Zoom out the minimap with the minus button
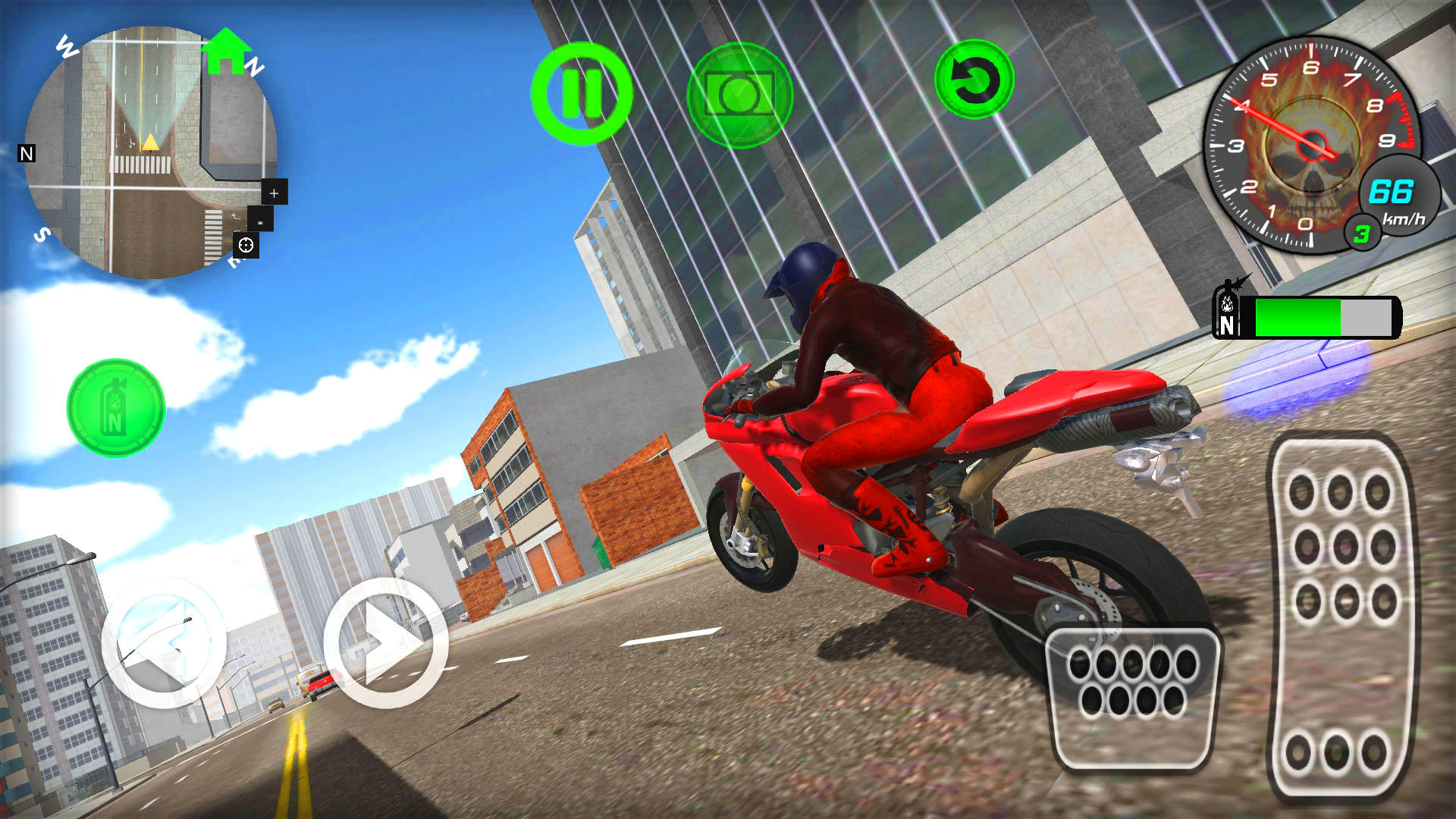The height and width of the screenshot is (819, 1456). point(259,221)
